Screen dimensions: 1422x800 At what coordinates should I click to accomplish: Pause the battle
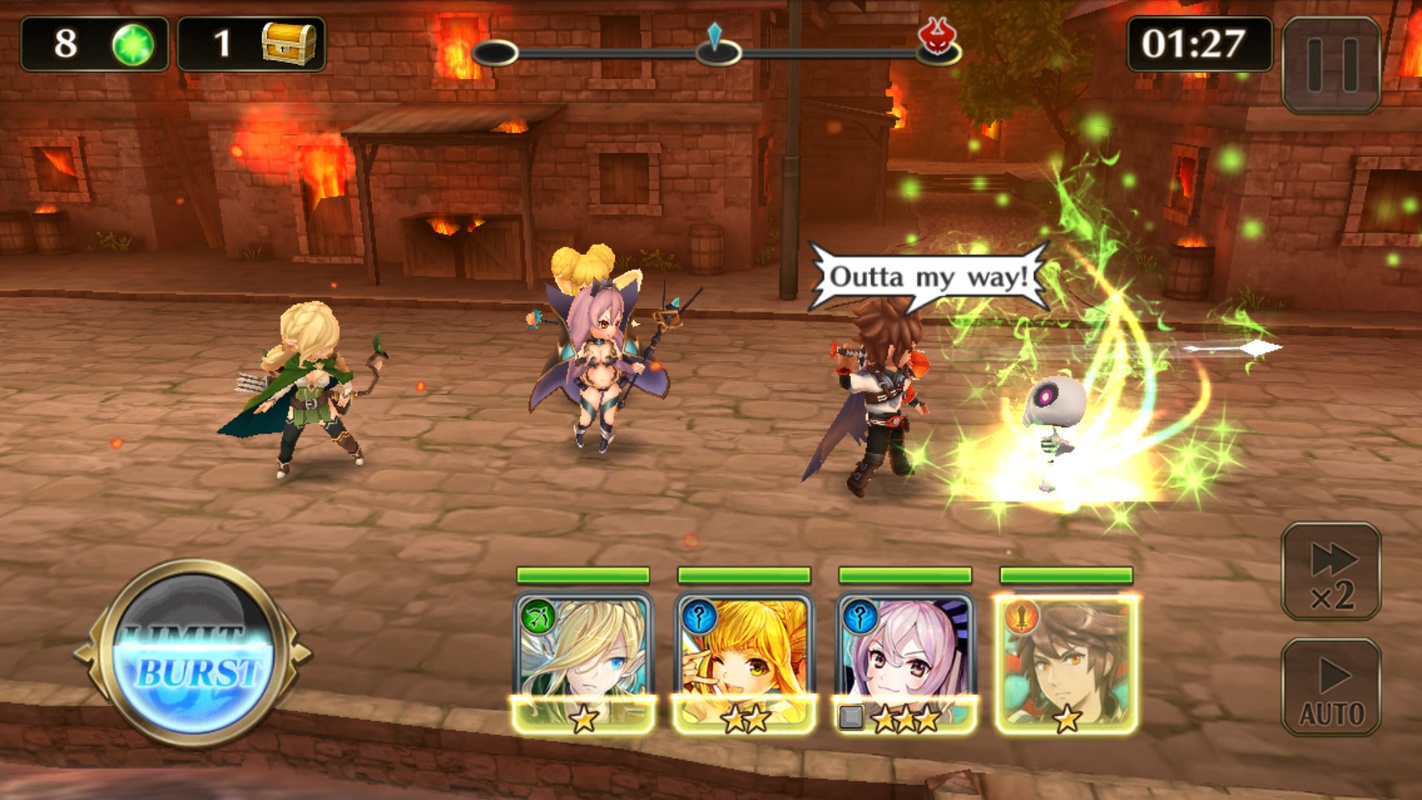[1330, 65]
